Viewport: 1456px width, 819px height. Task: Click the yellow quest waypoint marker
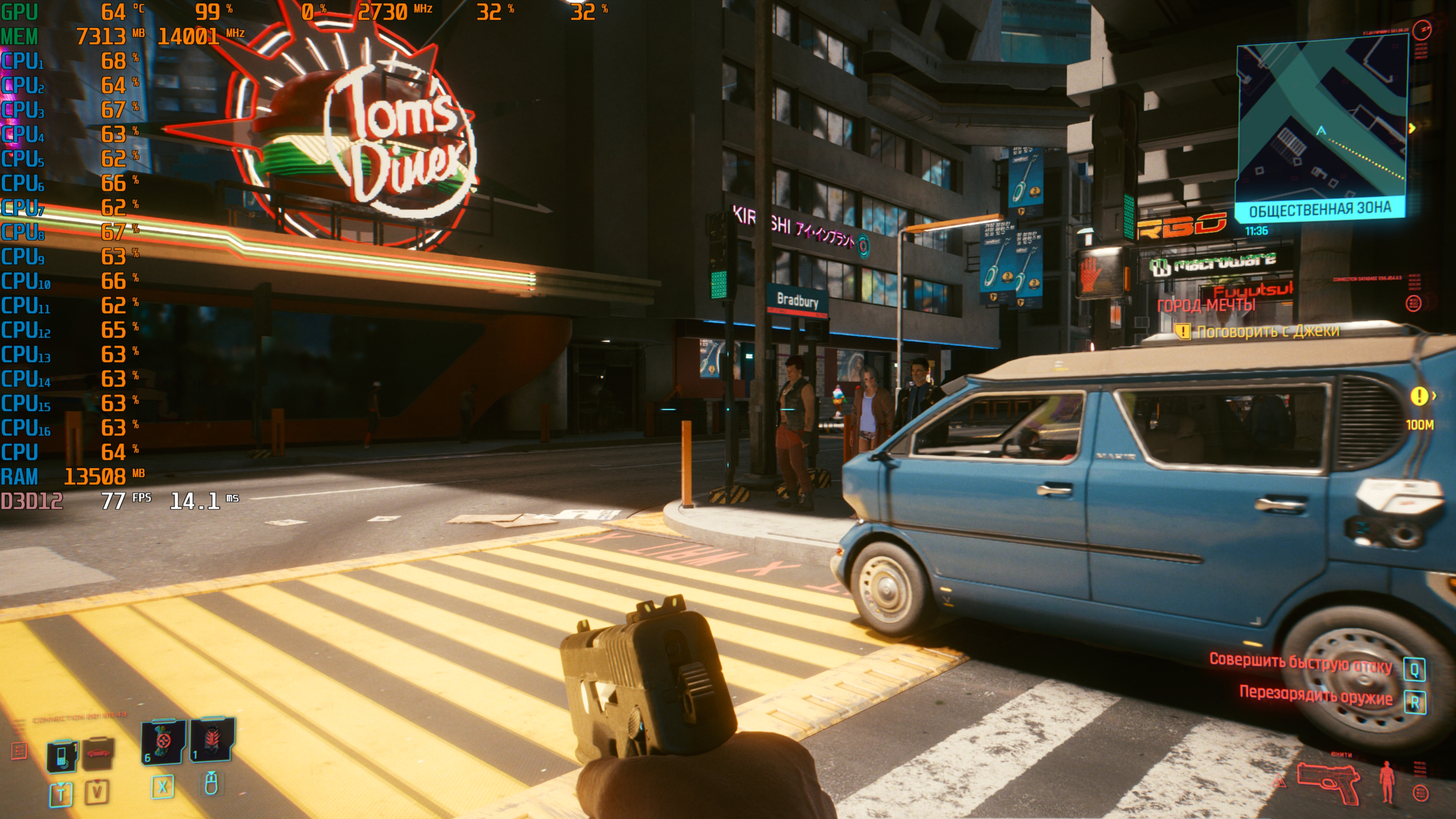coord(1418,396)
